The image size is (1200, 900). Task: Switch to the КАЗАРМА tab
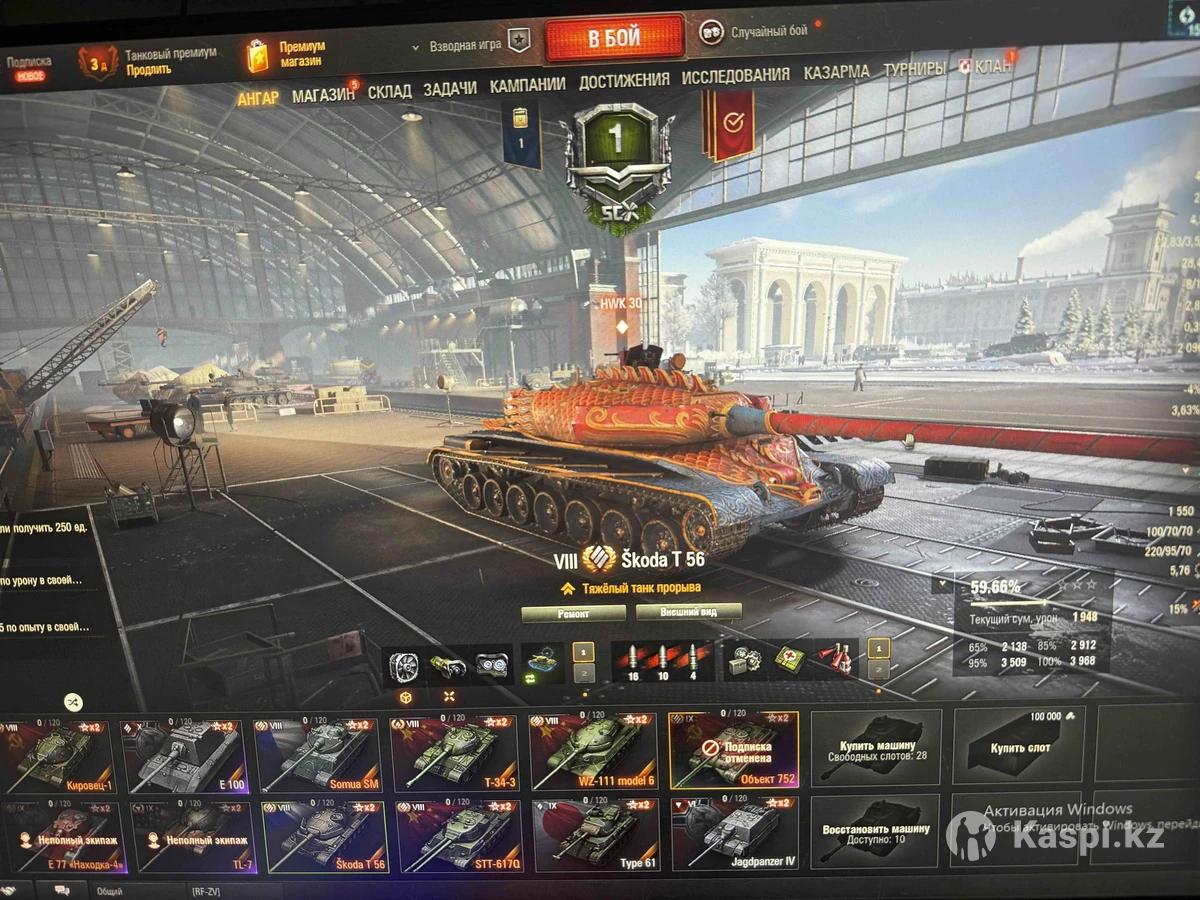tap(836, 72)
